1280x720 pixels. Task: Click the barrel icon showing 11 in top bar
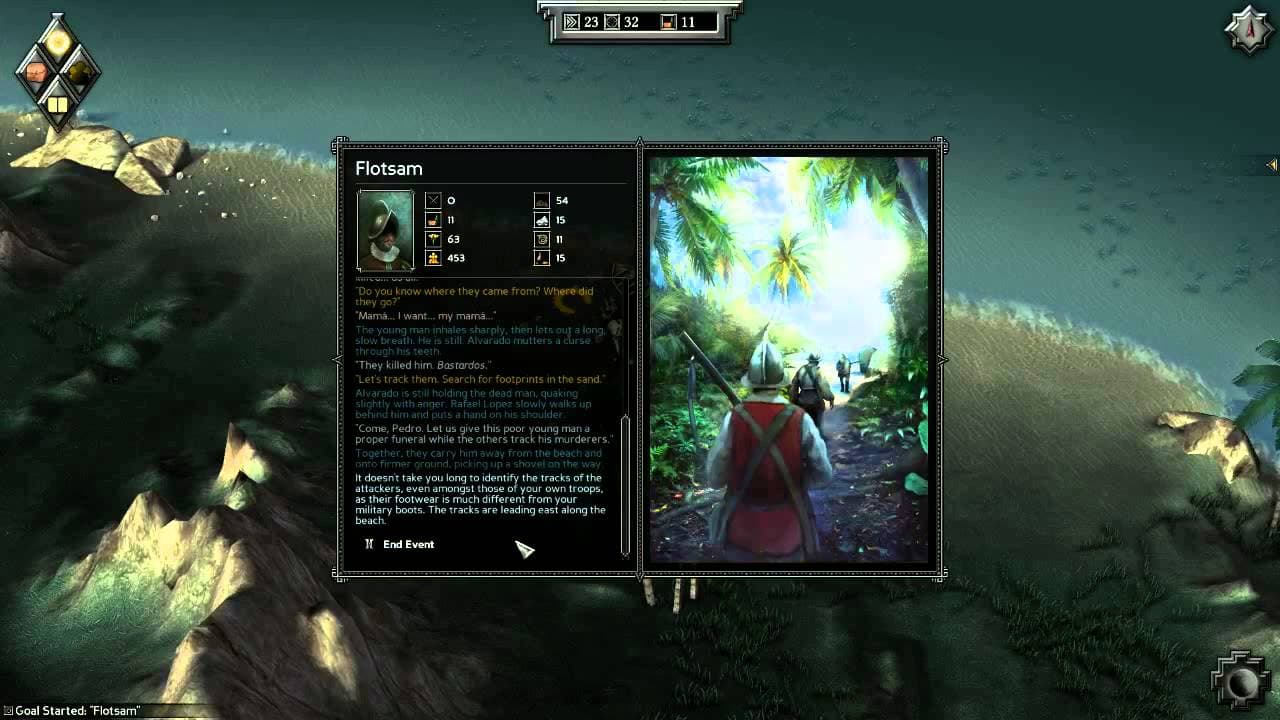pyautogui.click(x=668, y=21)
